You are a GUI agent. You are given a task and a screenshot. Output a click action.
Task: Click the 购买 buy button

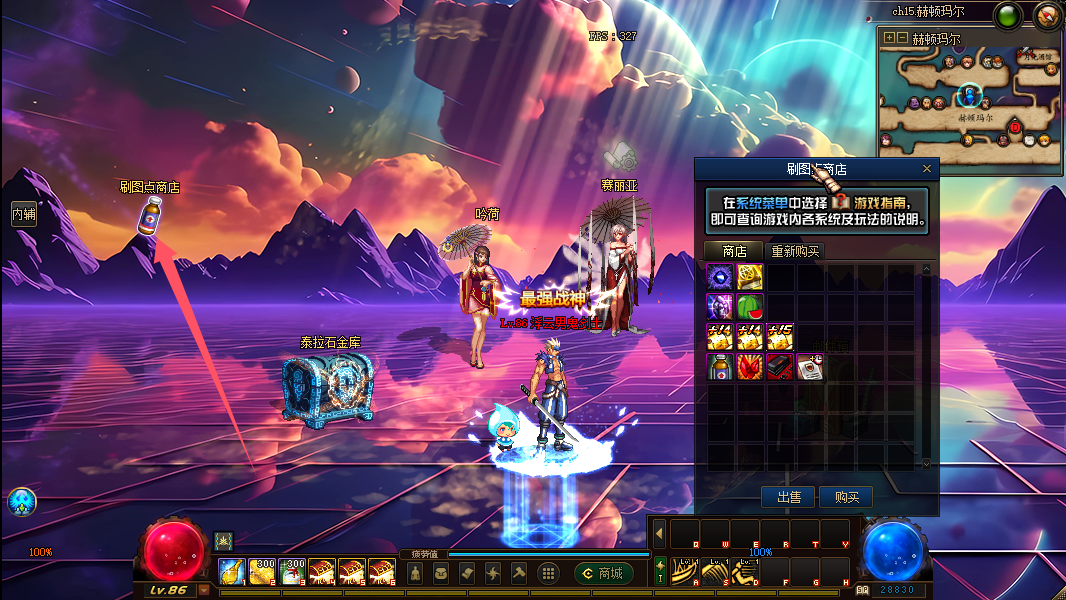(846, 497)
